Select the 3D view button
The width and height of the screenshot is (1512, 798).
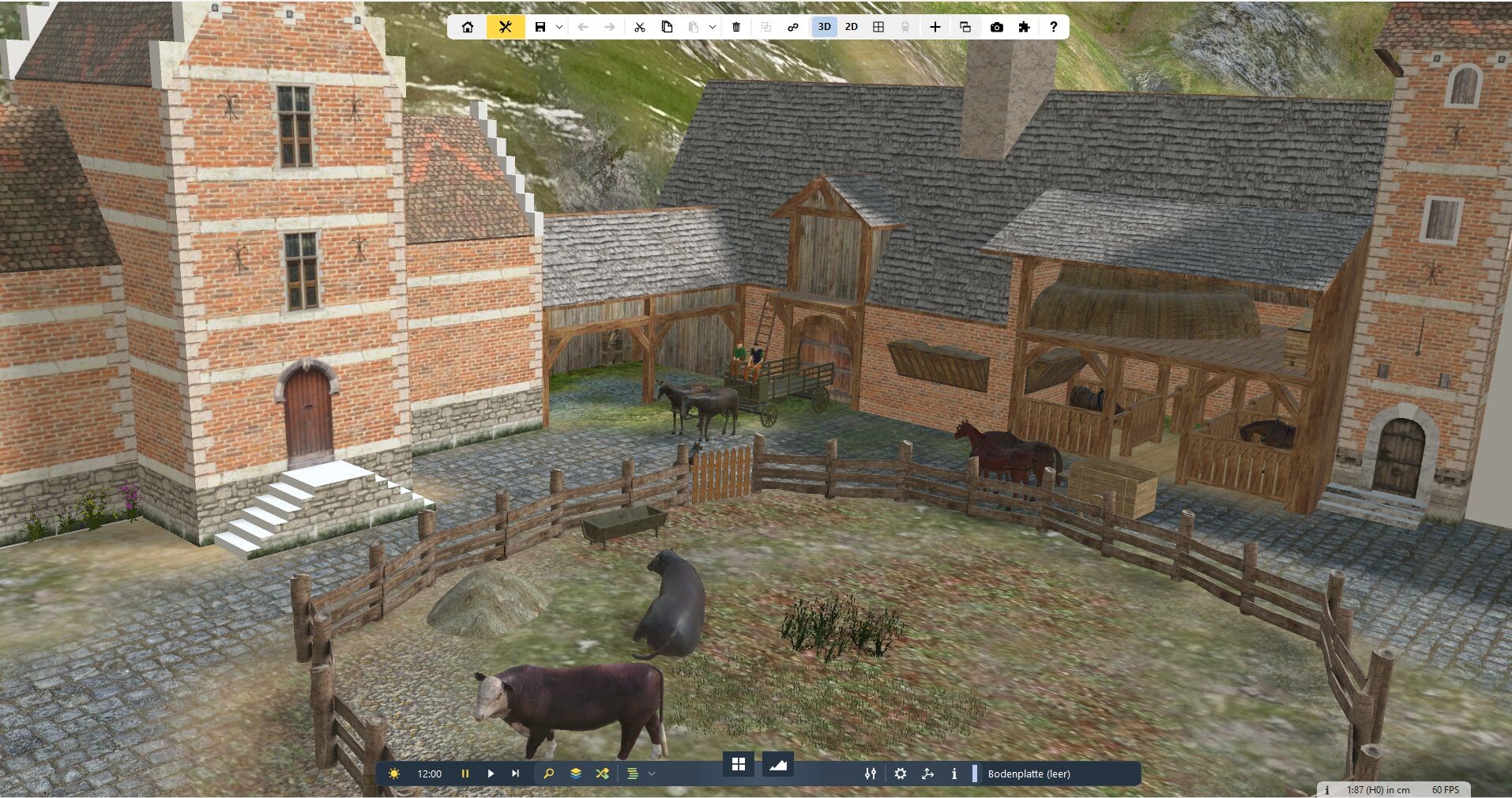point(824,27)
